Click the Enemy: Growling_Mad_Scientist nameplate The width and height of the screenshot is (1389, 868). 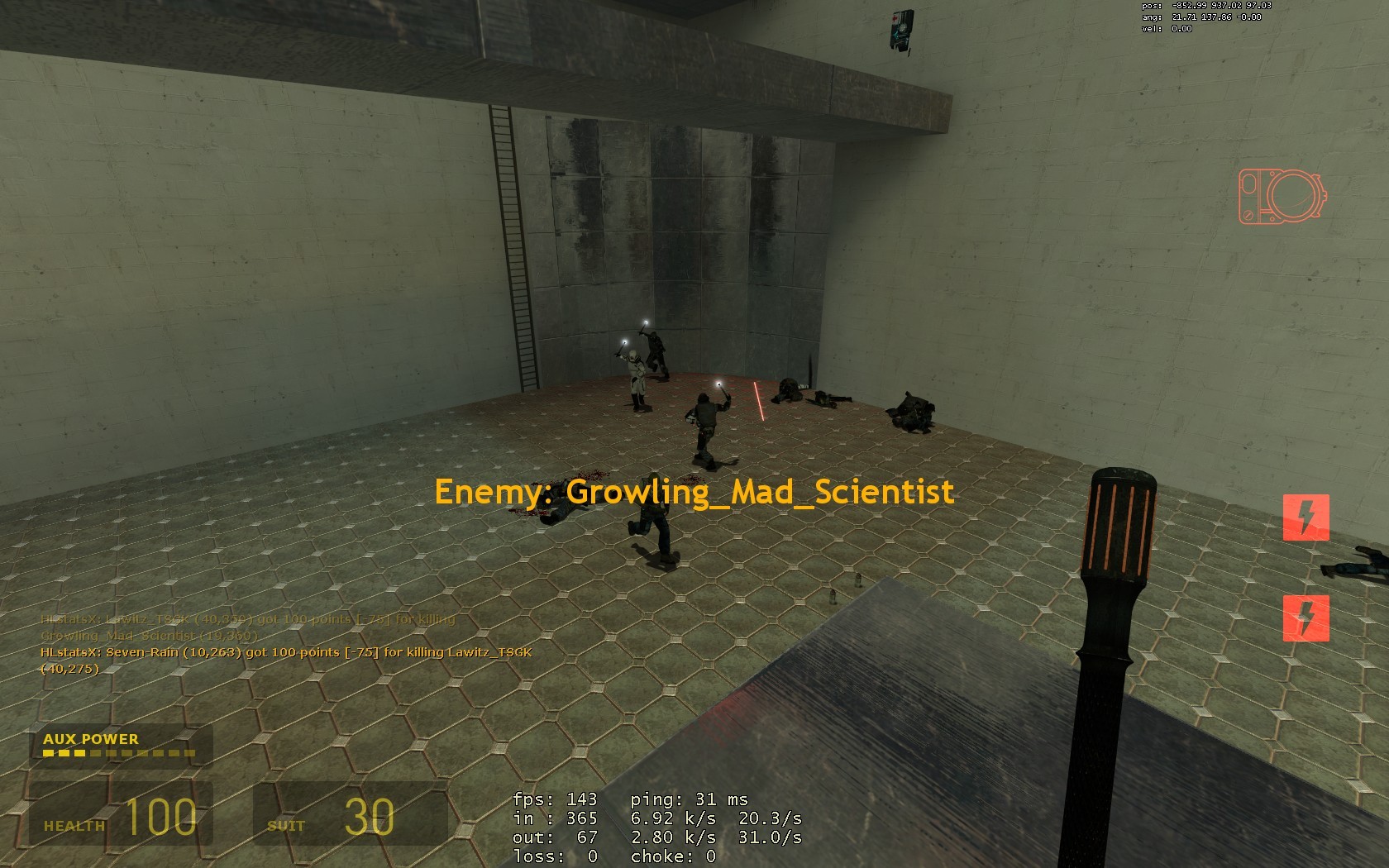click(694, 491)
